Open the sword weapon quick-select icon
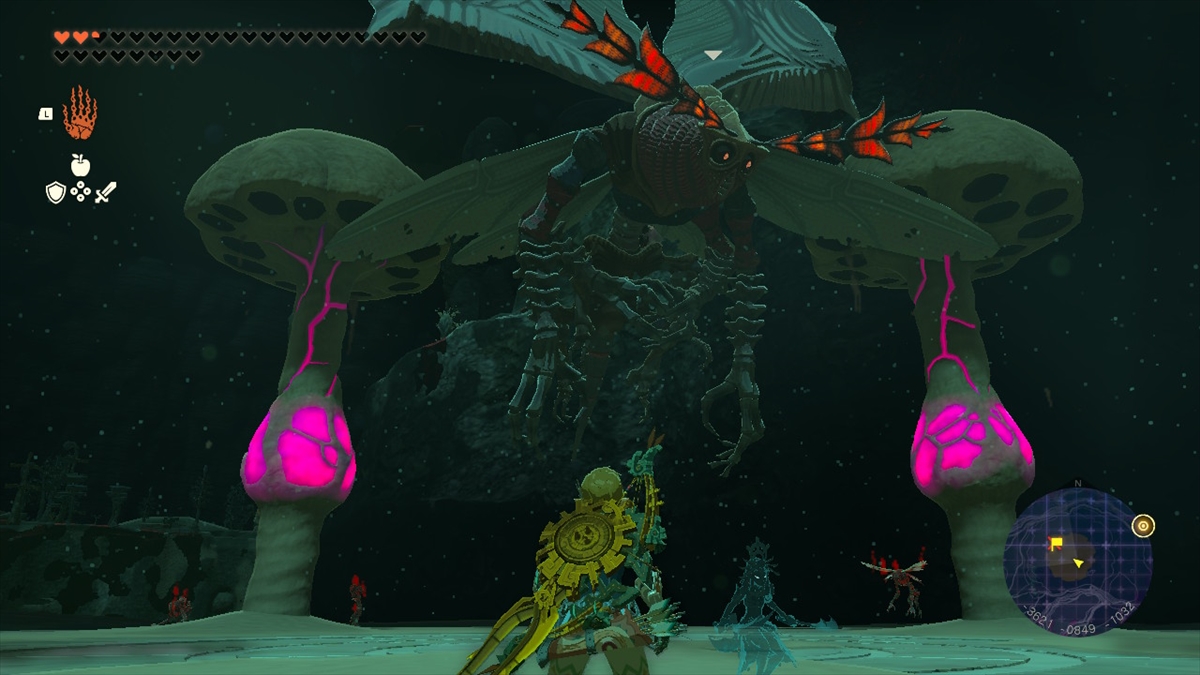The image size is (1200, 675). click(106, 192)
